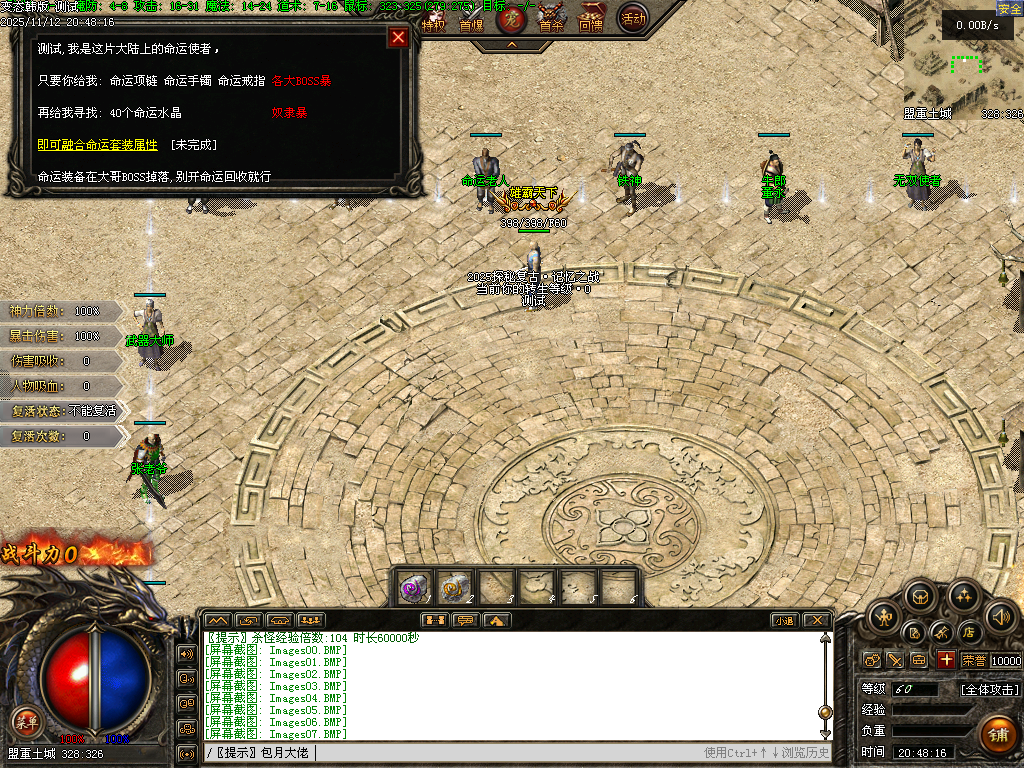Open the skills sparkle icon

(x=963, y=598)
